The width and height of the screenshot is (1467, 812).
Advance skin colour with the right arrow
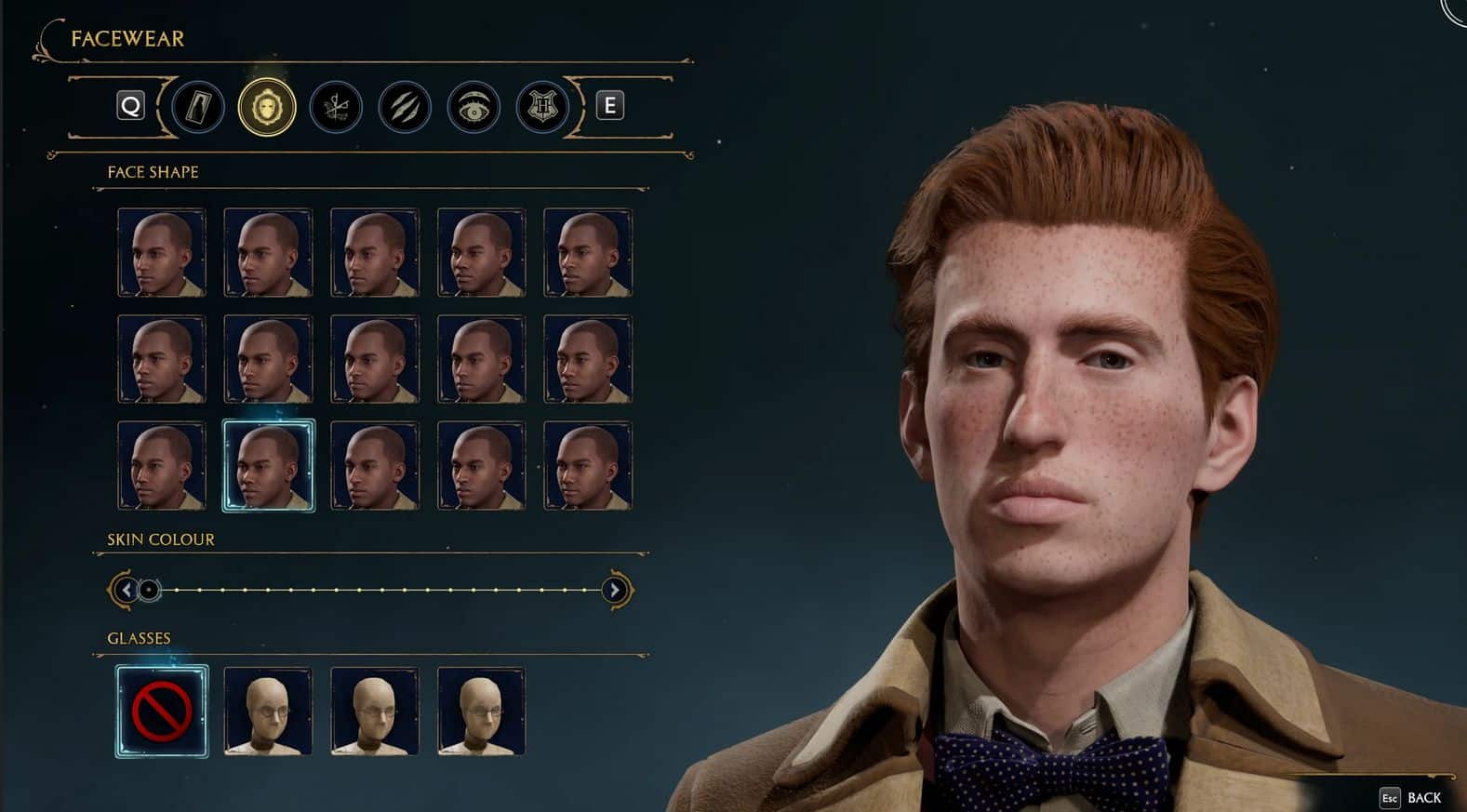tap(615, 589)
